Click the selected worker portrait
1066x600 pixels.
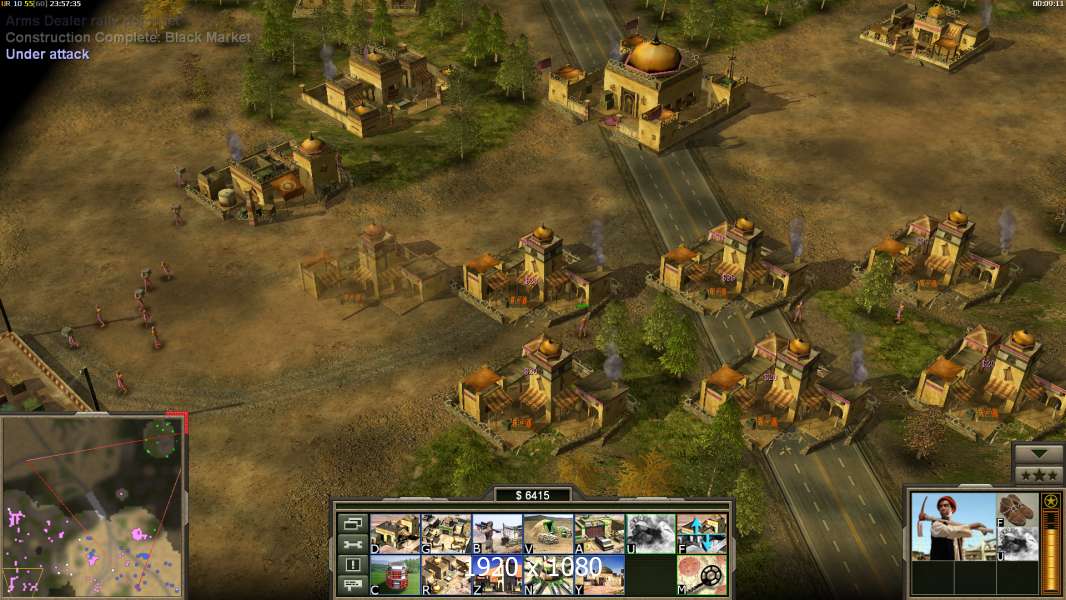953,526
